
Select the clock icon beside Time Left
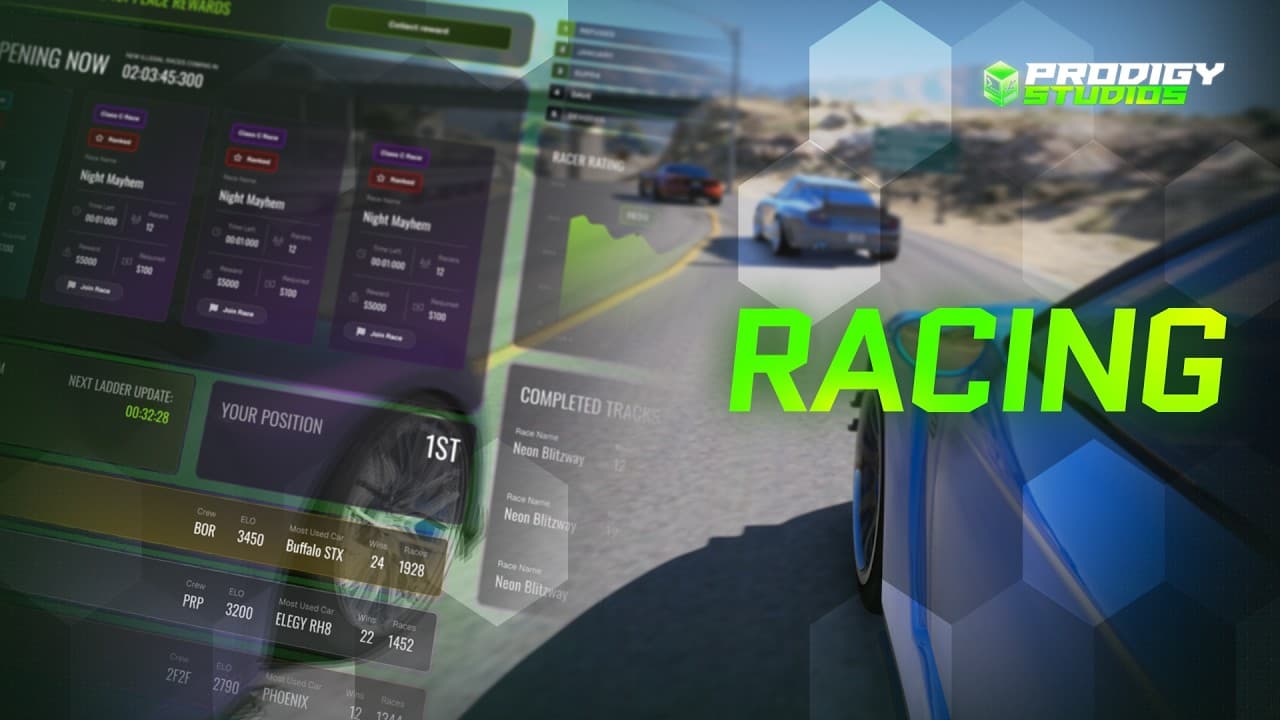214,232
